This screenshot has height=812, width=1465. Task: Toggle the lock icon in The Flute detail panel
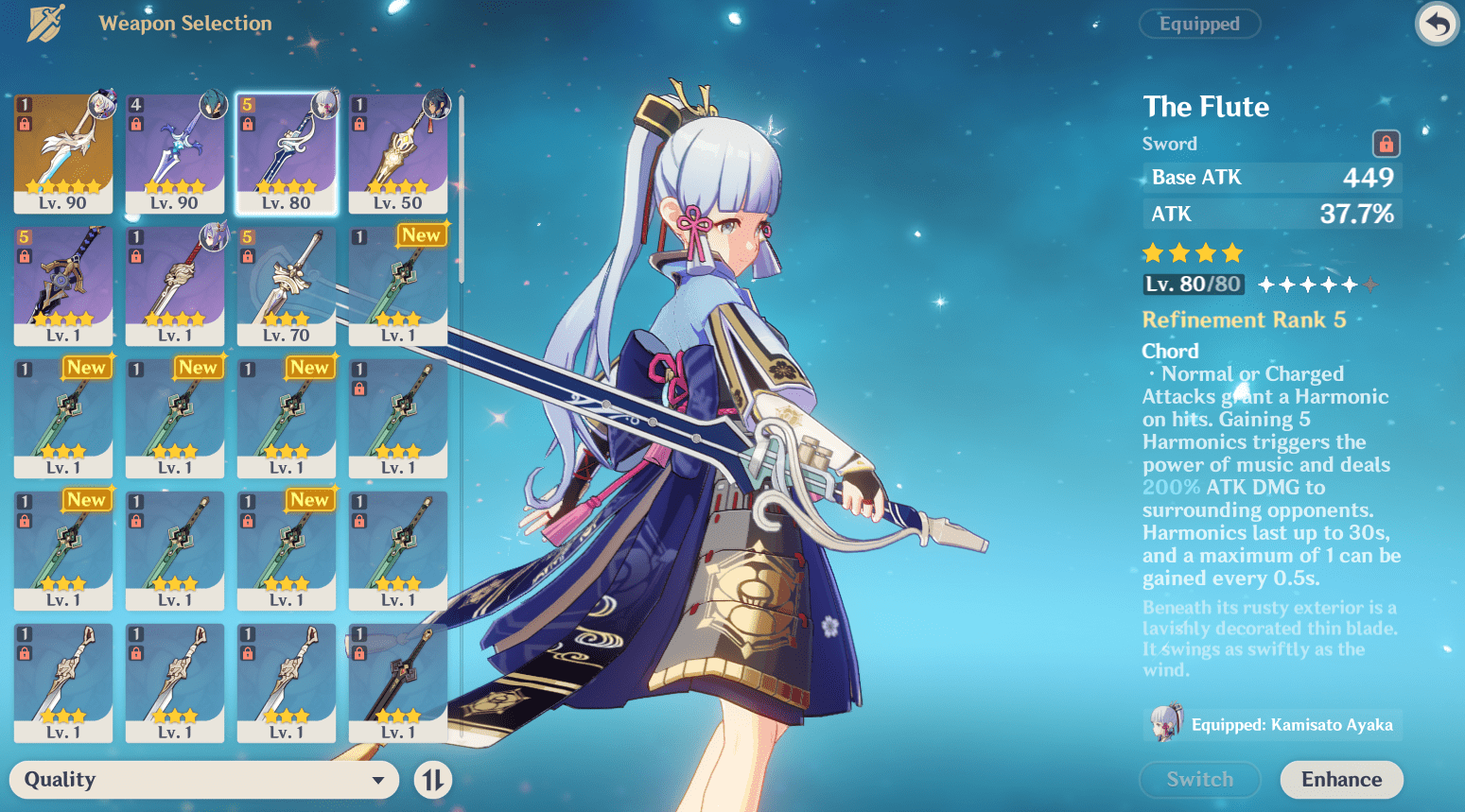1385,144
